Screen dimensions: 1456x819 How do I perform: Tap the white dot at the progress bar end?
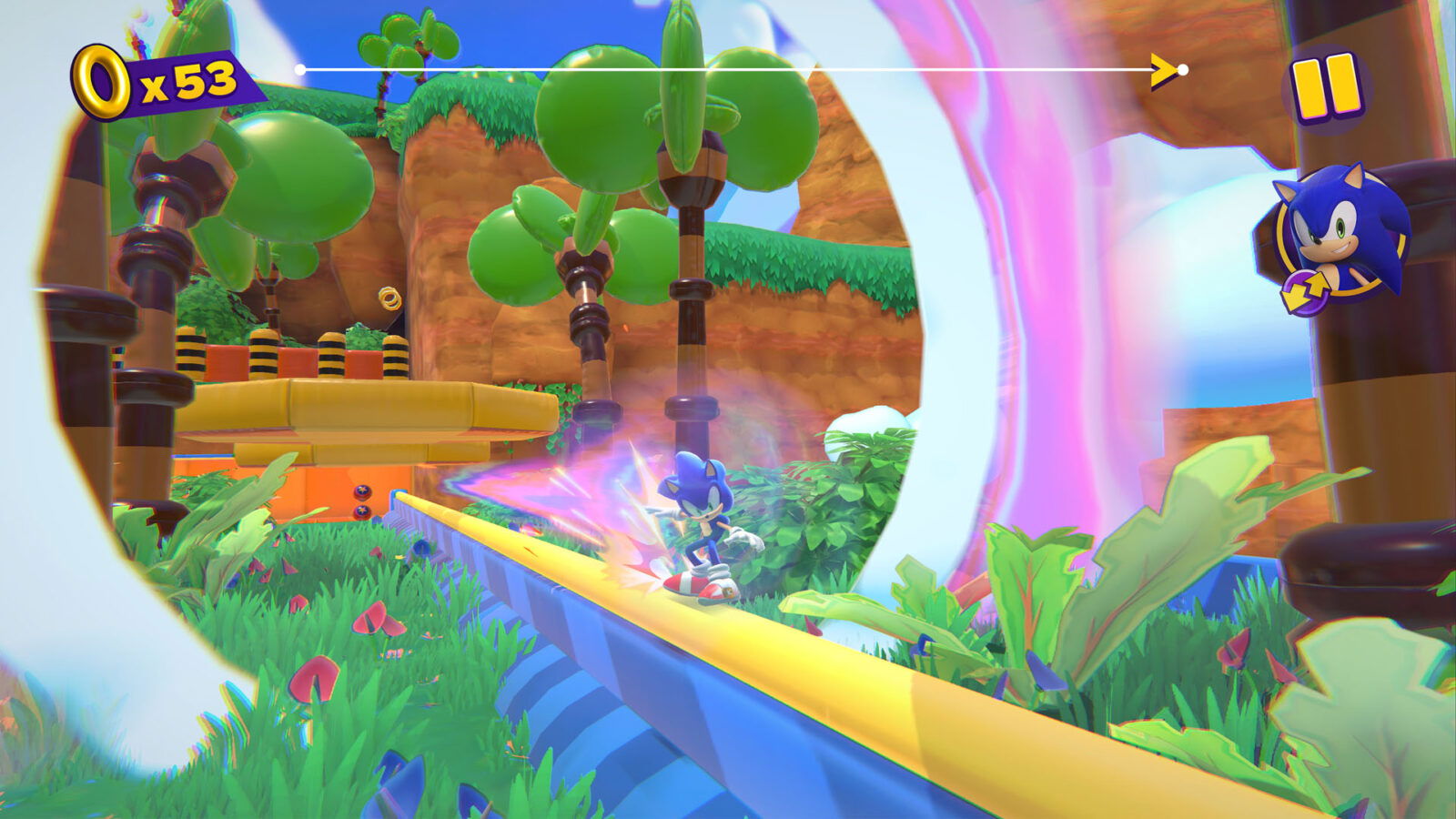[1183, 66]
